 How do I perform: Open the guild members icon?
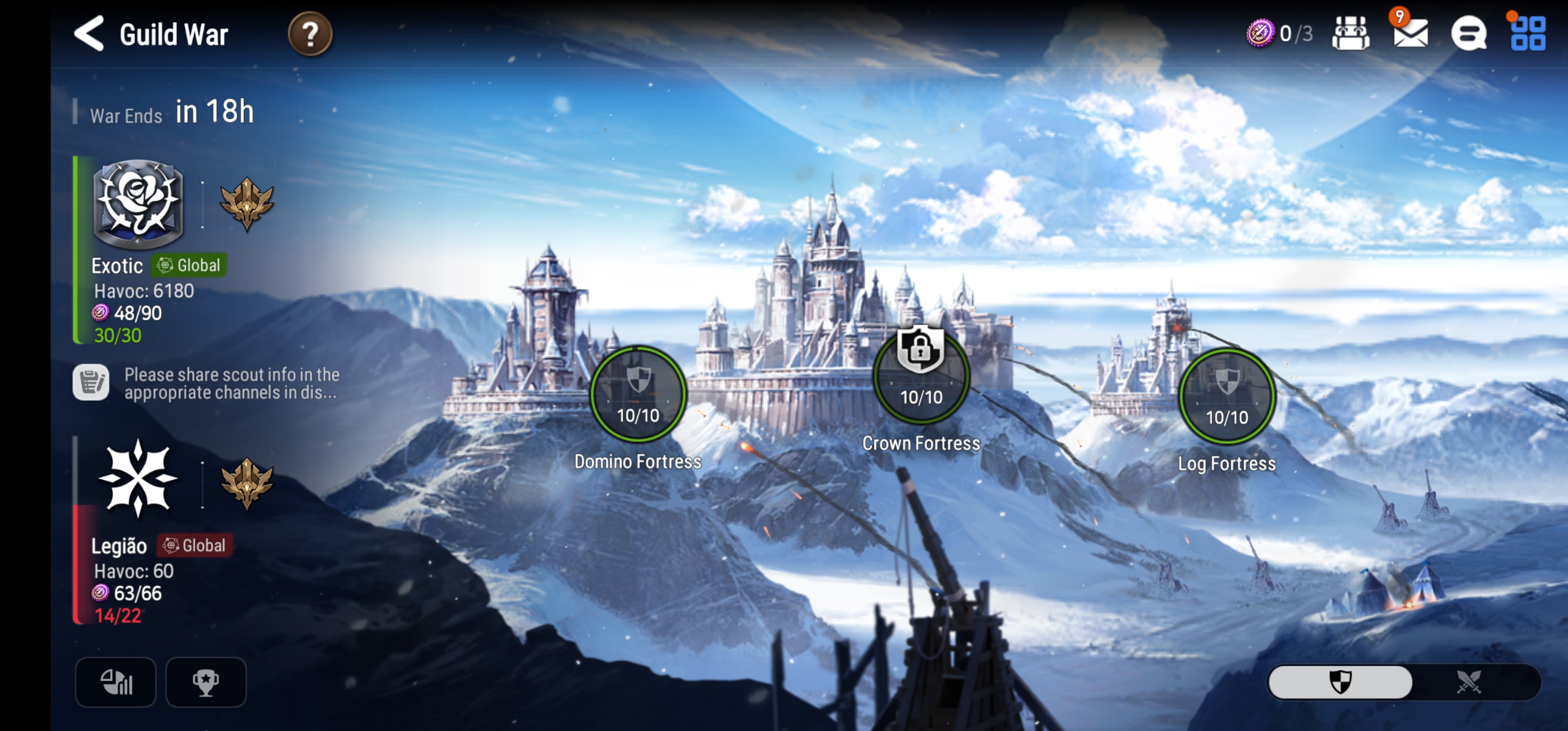pyautogui.click(x=1350, y=34)
